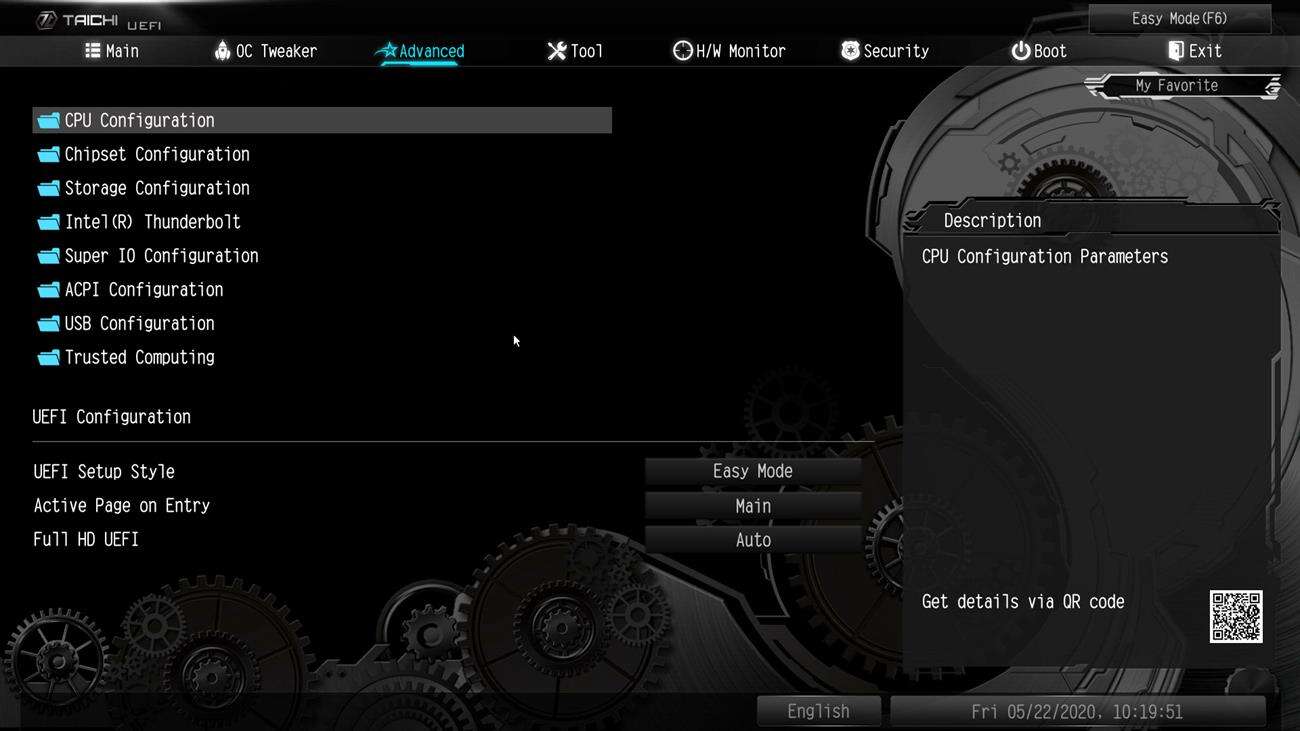Click the Easy Mode(F6) button
The width and height of the screenshot is (1300, 731).
1179,19
